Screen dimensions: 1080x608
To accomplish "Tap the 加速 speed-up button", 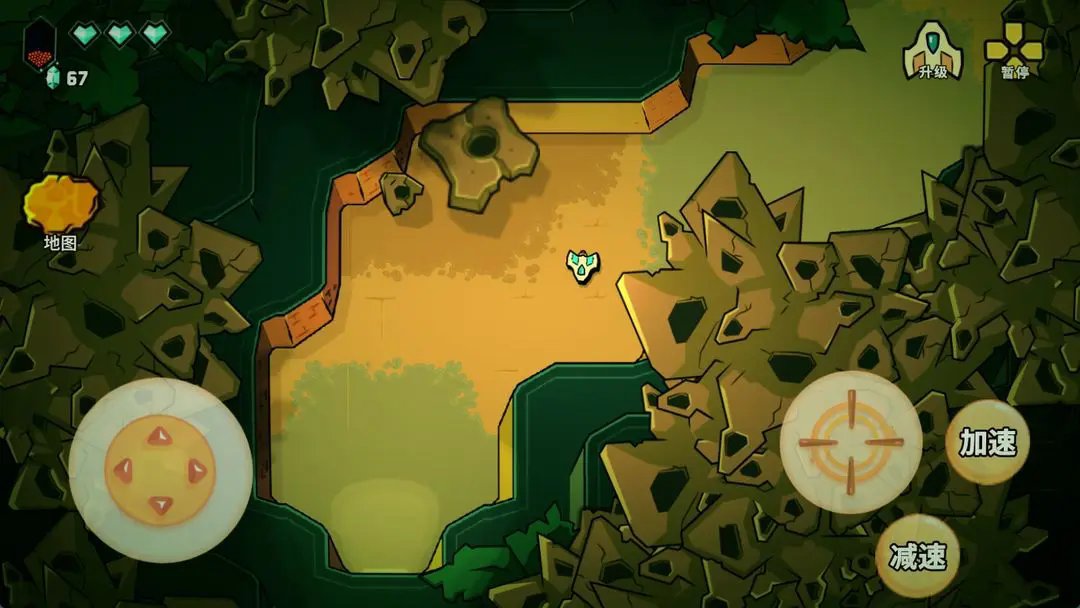I will click(987, 442).
